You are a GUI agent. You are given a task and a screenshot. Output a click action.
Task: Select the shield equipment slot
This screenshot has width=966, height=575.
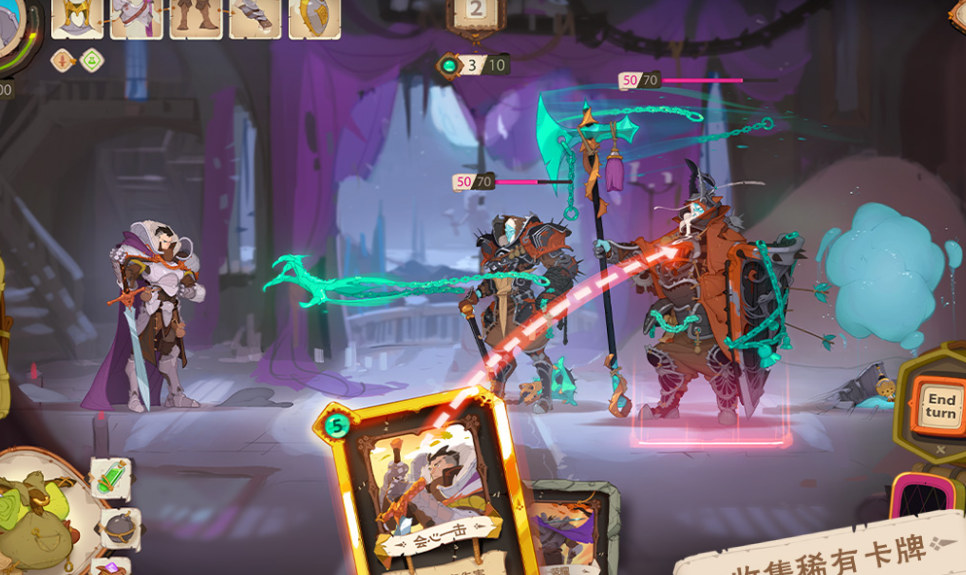[x=314, y=17]
